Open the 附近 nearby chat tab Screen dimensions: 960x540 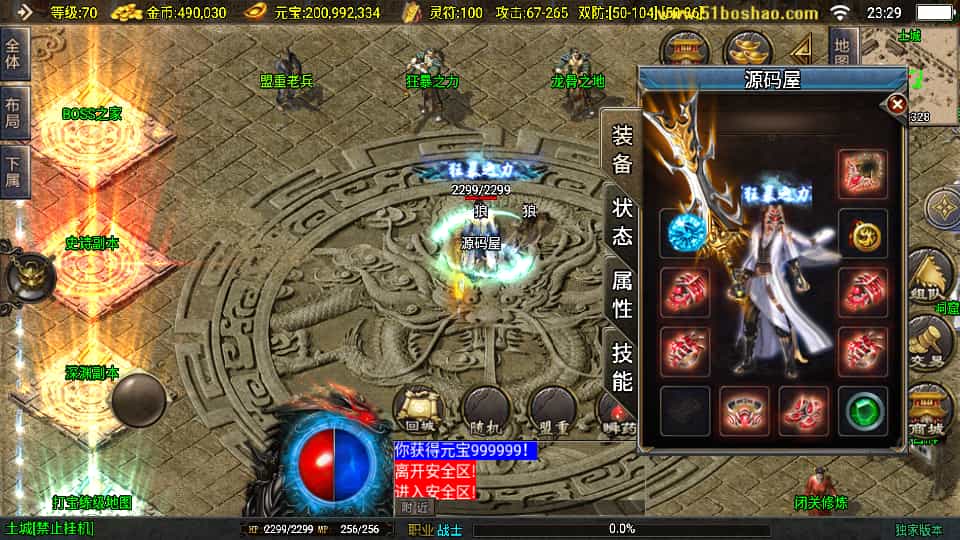(418, 507)
